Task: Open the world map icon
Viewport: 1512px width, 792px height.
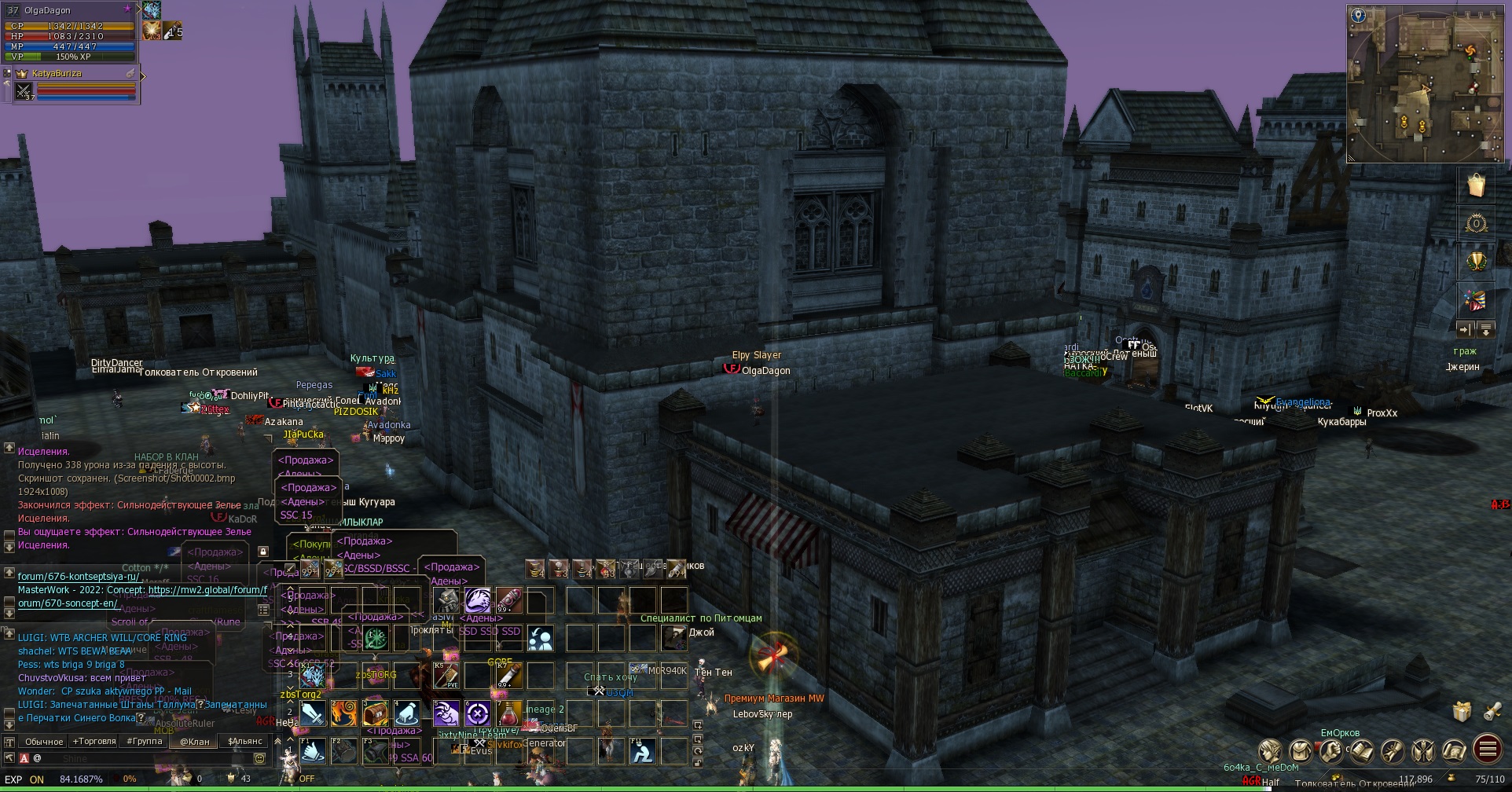Action: [x=1454, y=751]
